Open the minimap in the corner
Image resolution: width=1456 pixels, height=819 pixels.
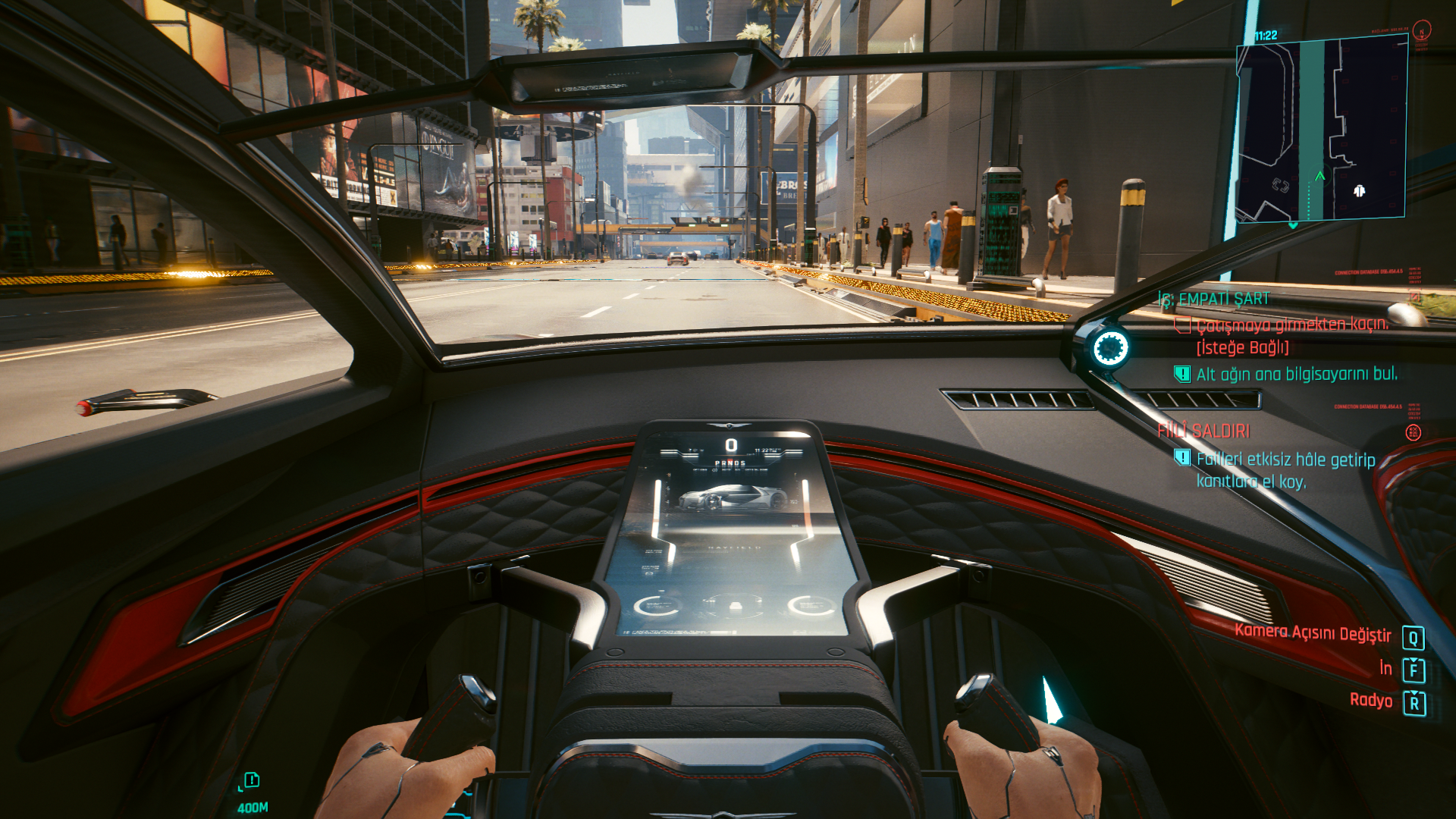click(x=1321, y=129)
